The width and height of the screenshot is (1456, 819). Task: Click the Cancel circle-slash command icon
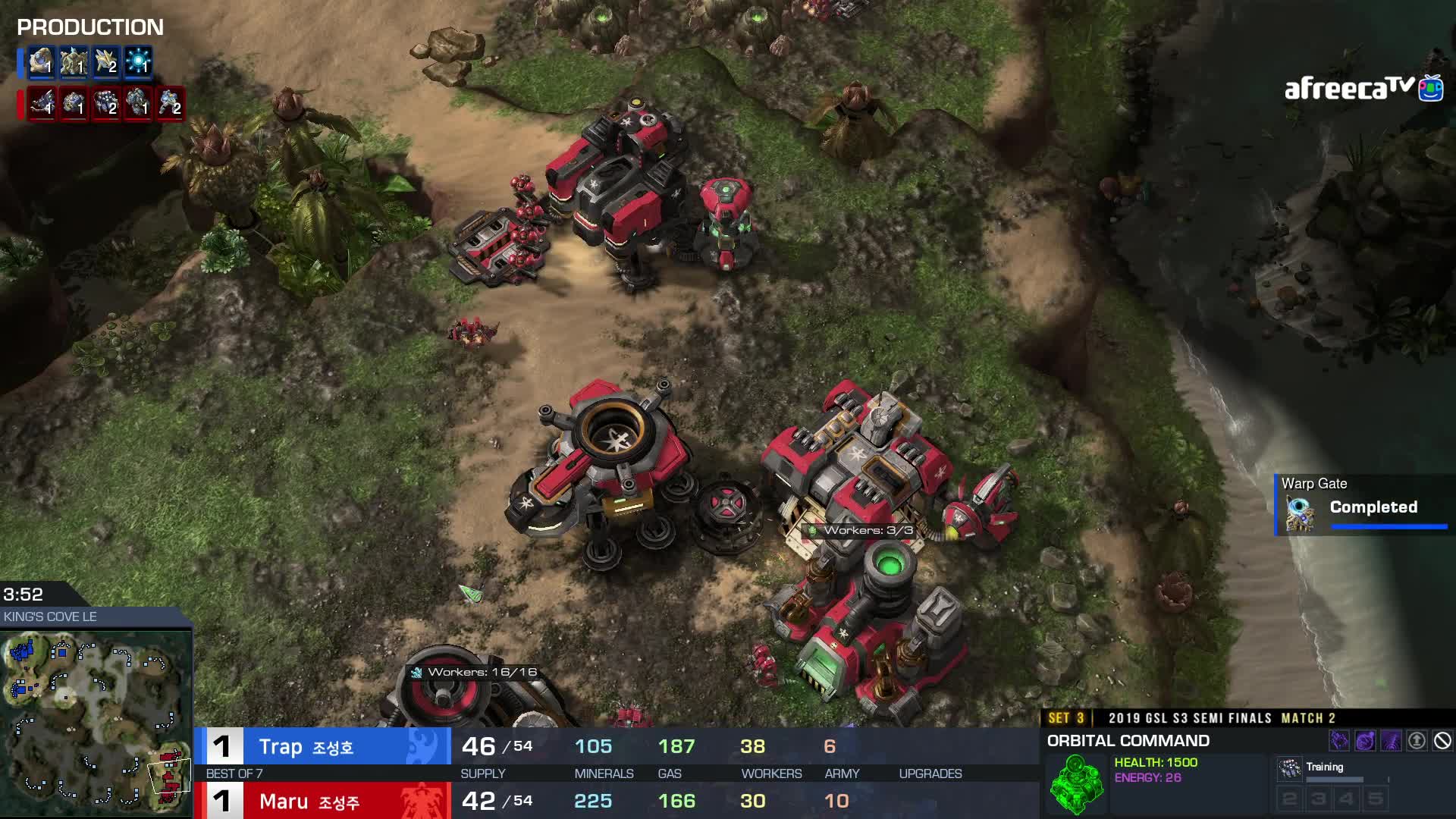[x=1442, y=741]
